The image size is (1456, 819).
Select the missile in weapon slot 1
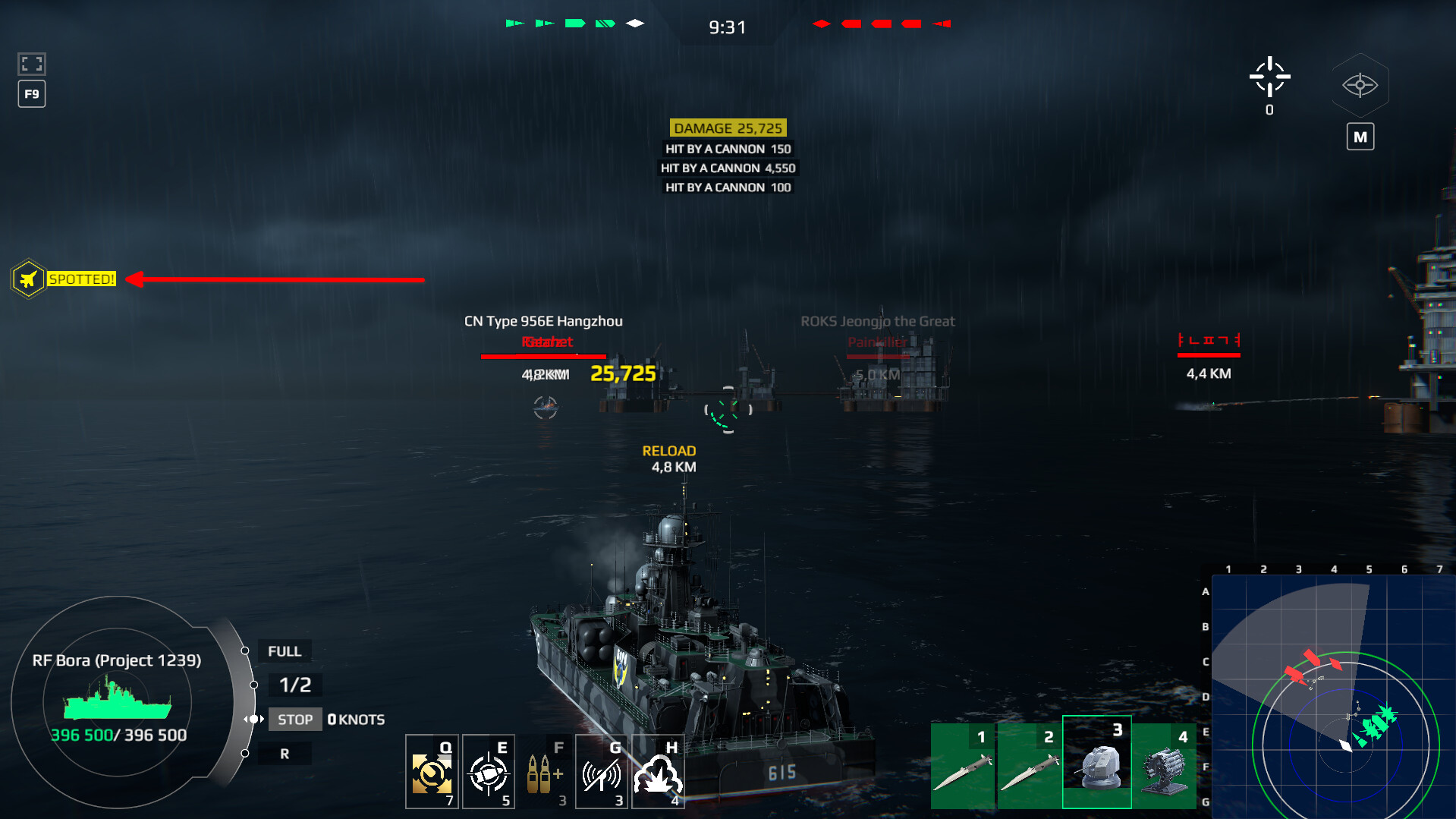(x=964, y=765)
